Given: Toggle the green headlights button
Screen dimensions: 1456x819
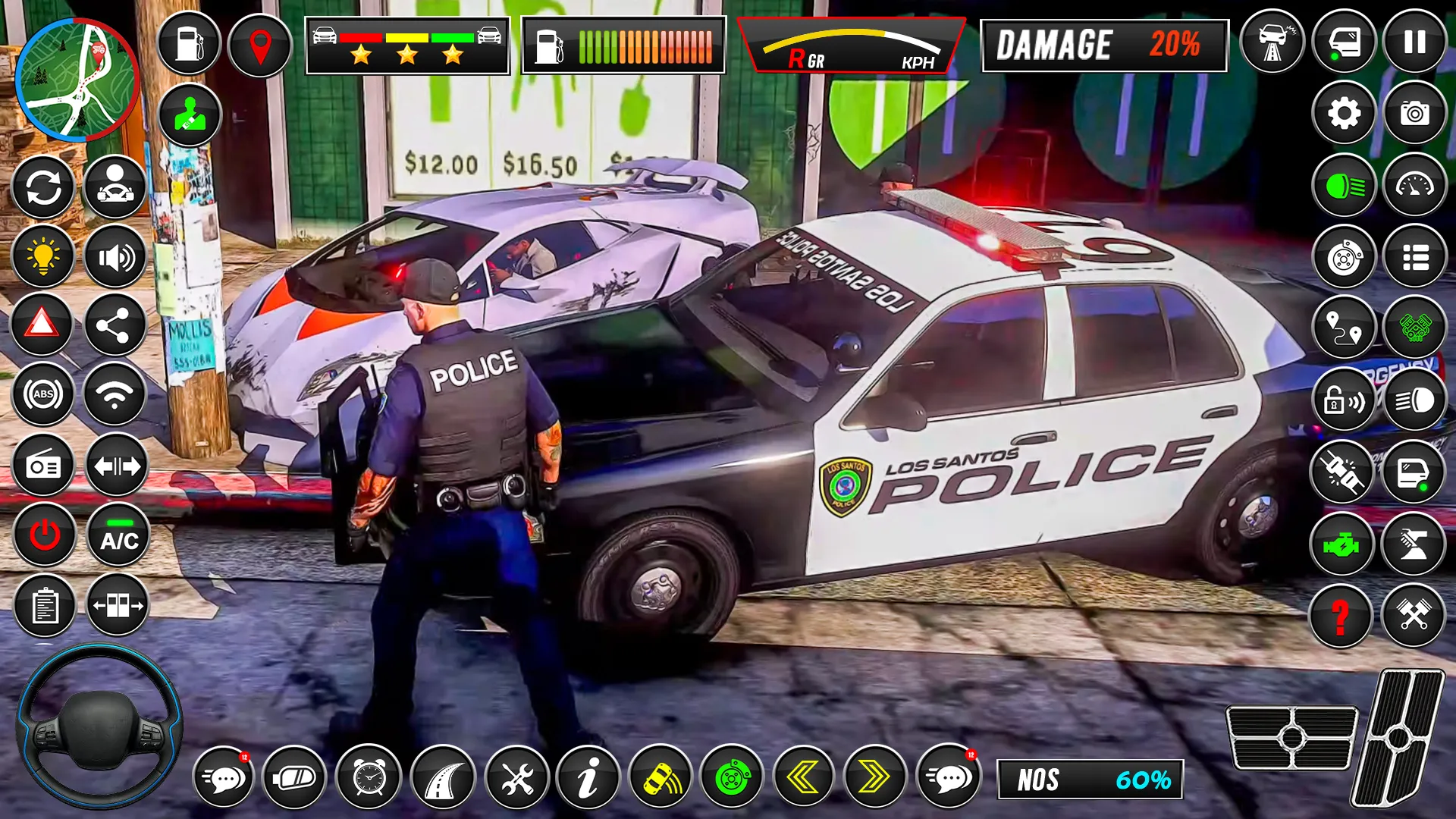Looking at the screenshot, I should (1344, 186).
